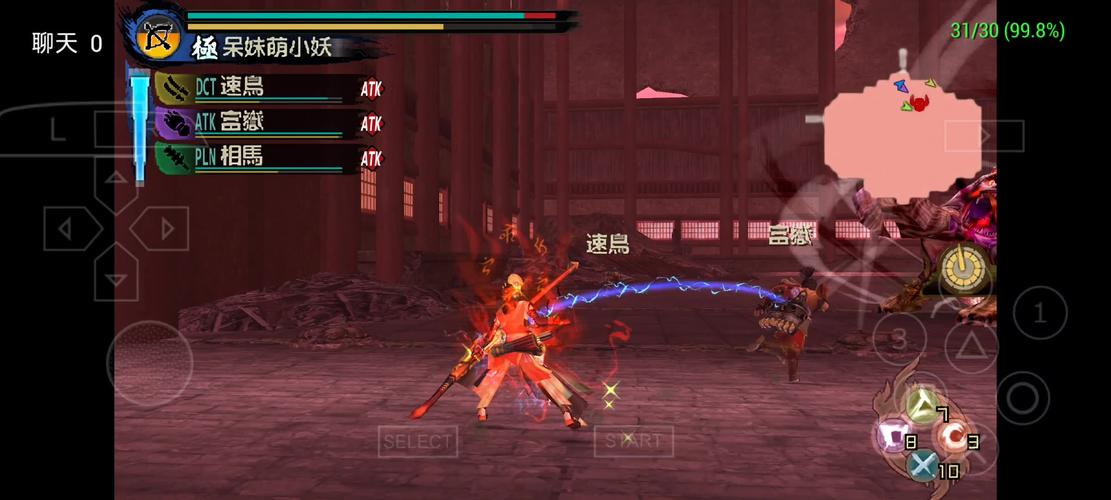
Task: Tap the D-pad down arrow
Action: pyautogui.click(x=116, y=275)
